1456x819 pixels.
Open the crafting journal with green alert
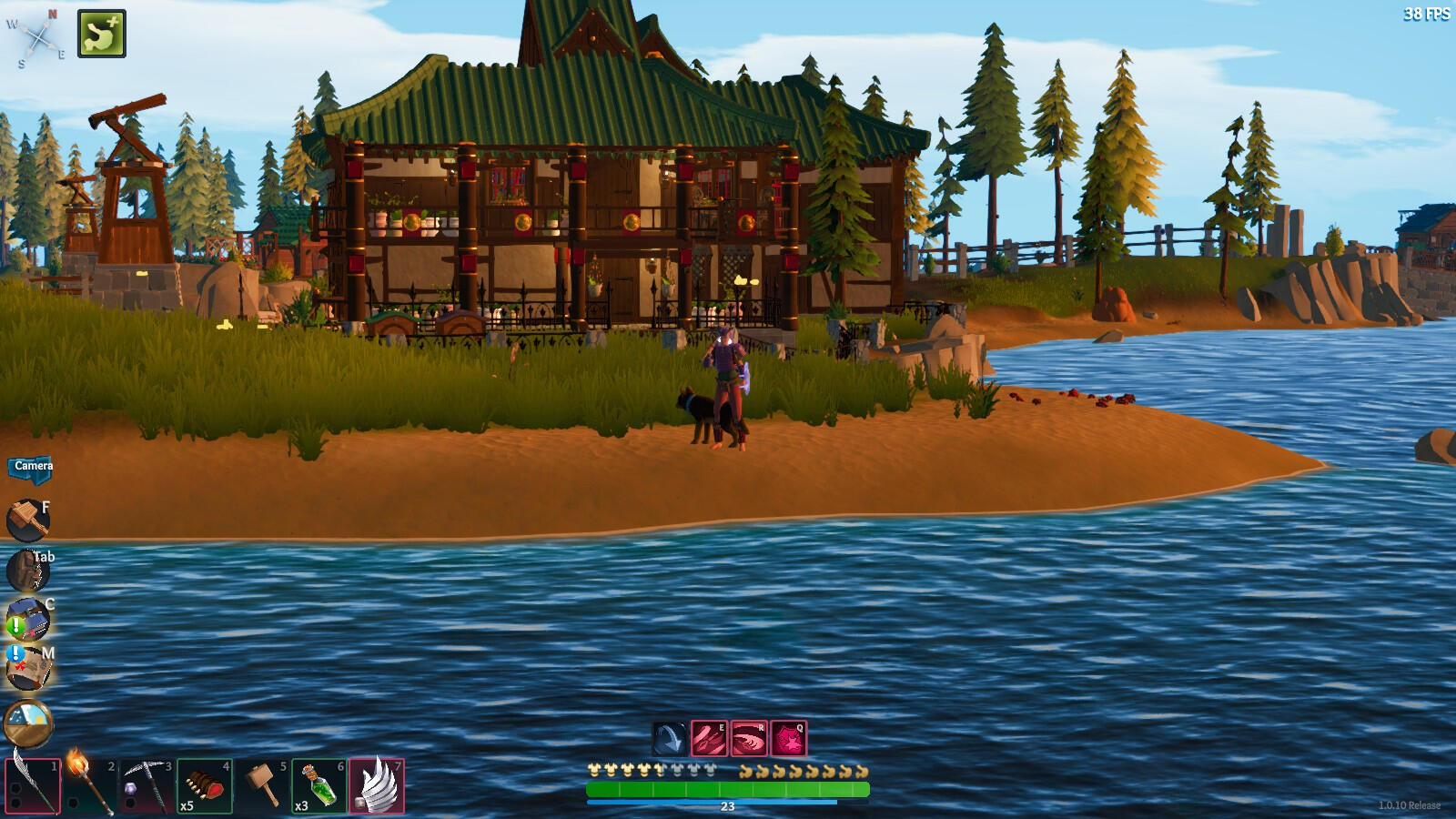(27, 621)
